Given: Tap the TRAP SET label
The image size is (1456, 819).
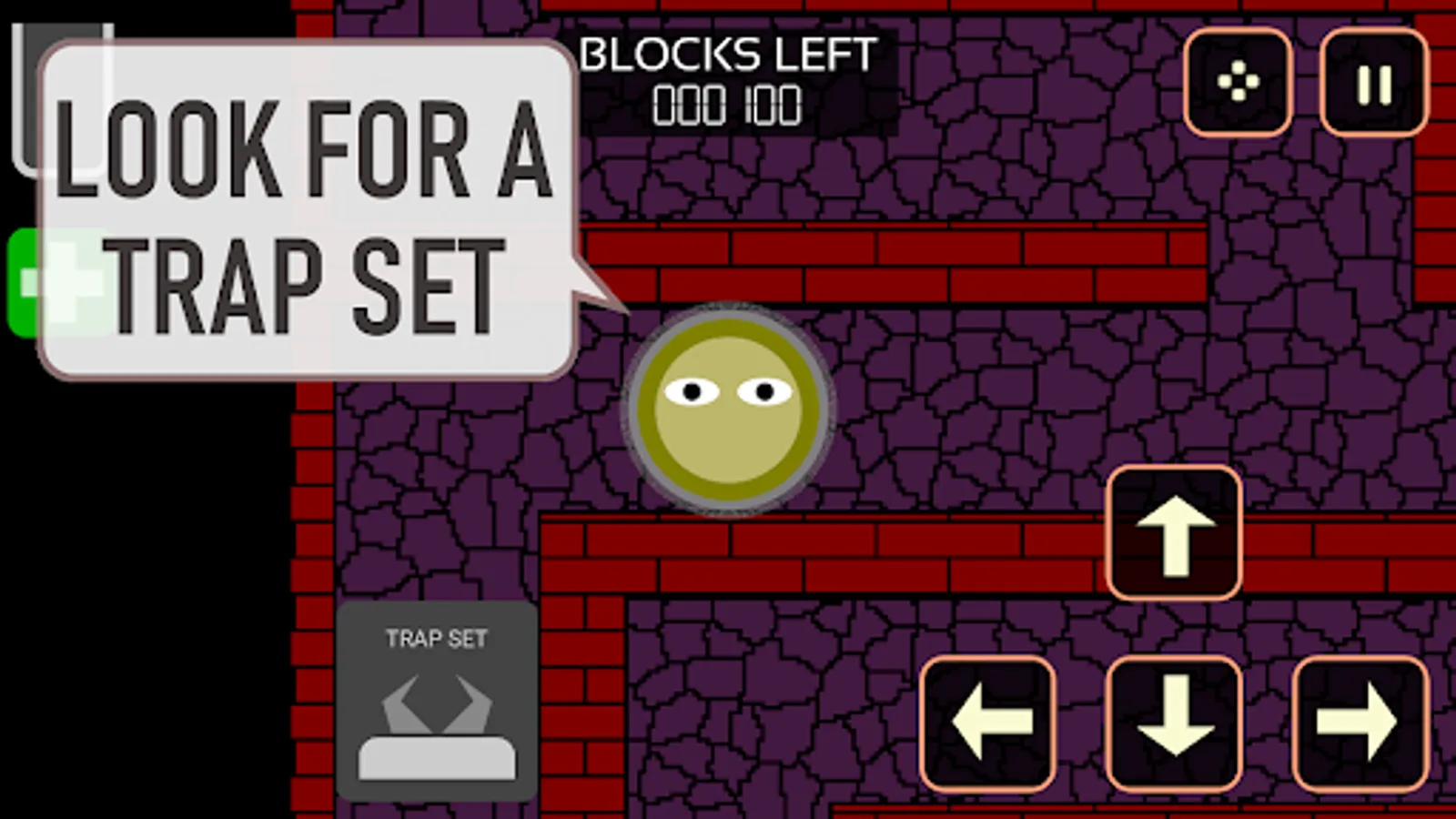Looking at the screenshot, I should coord(435,637).
